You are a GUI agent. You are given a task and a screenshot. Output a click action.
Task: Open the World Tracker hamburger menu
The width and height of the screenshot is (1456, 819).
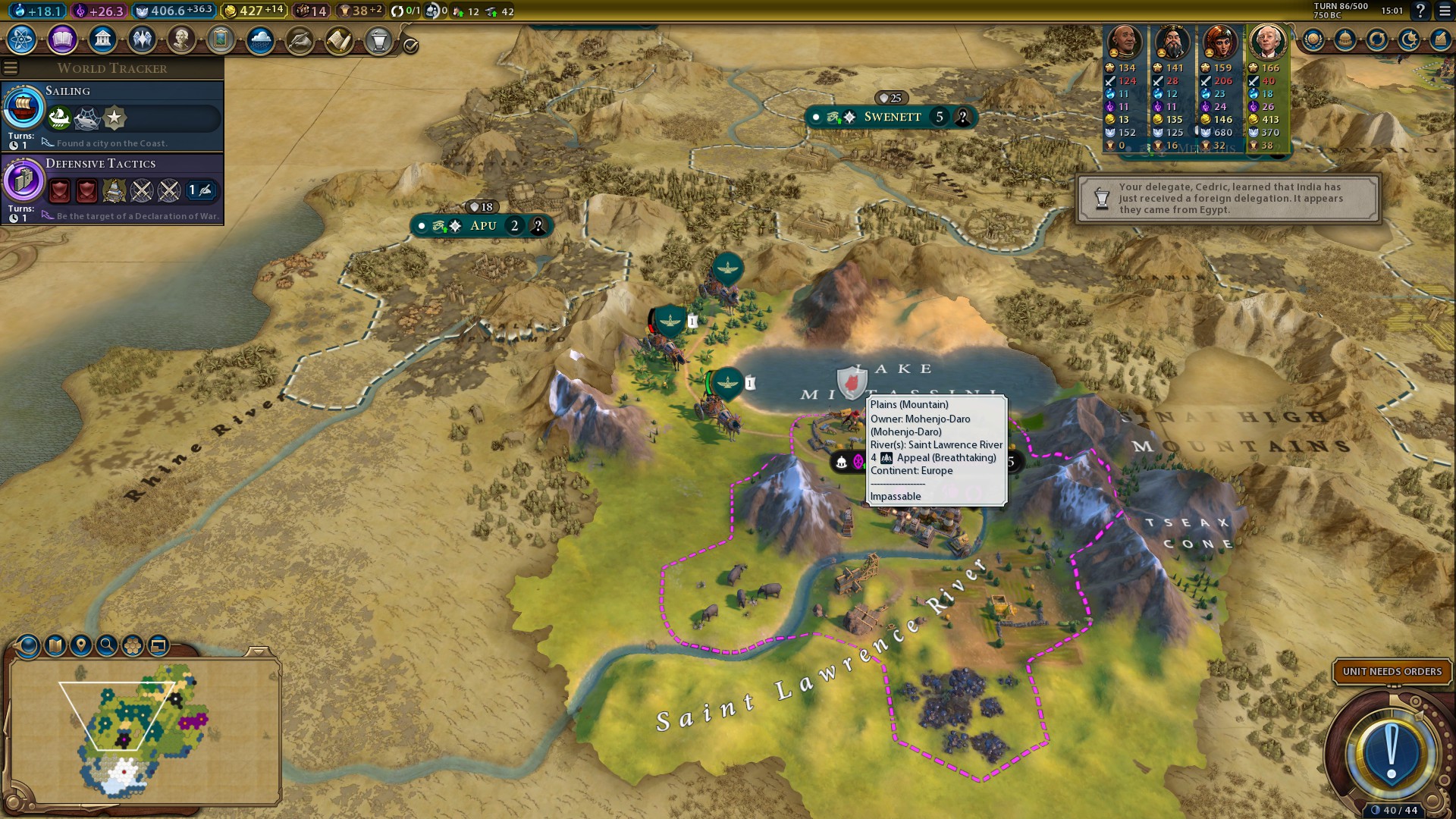click(11, 68)
